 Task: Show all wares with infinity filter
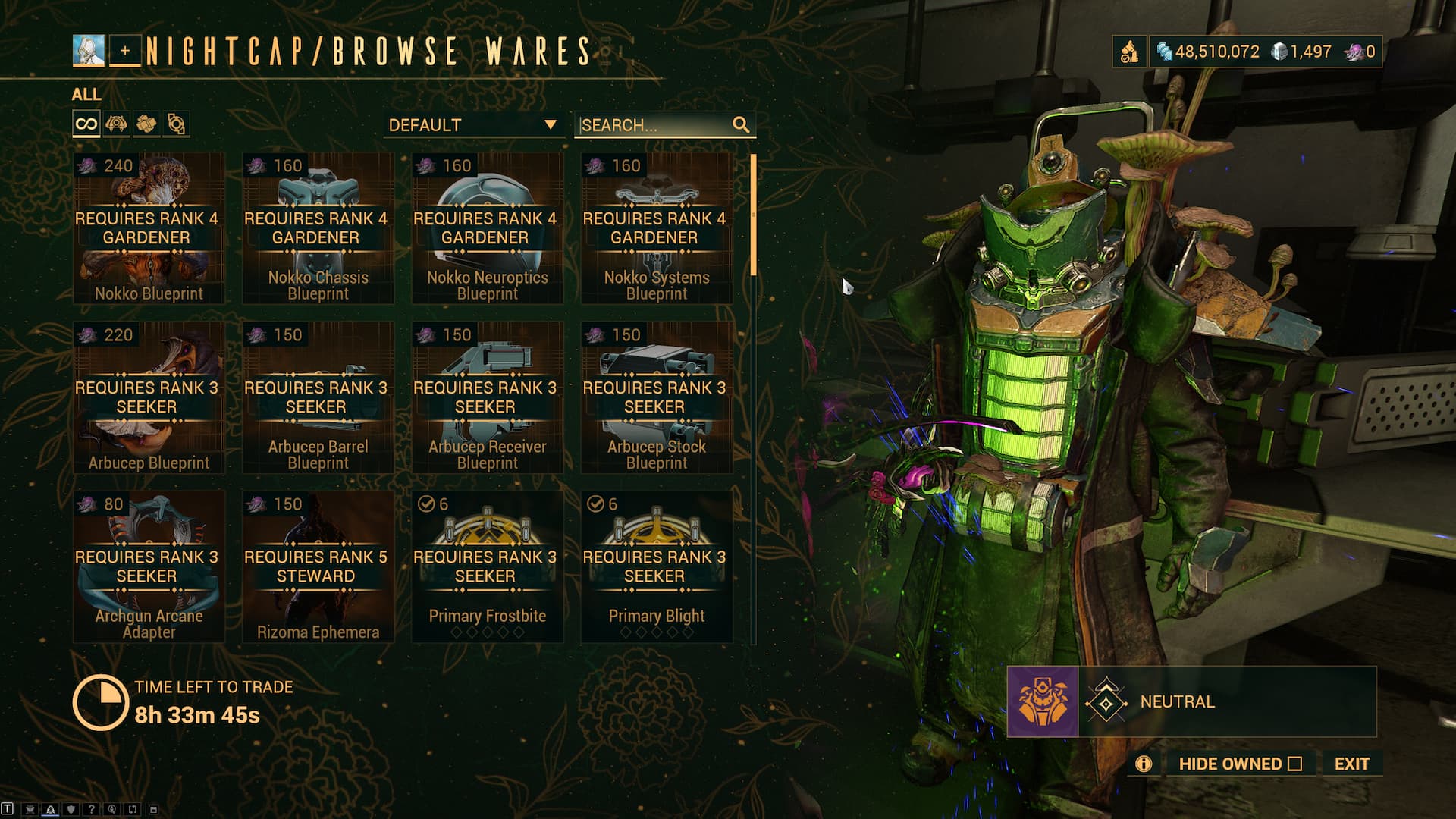click(86, 124)
